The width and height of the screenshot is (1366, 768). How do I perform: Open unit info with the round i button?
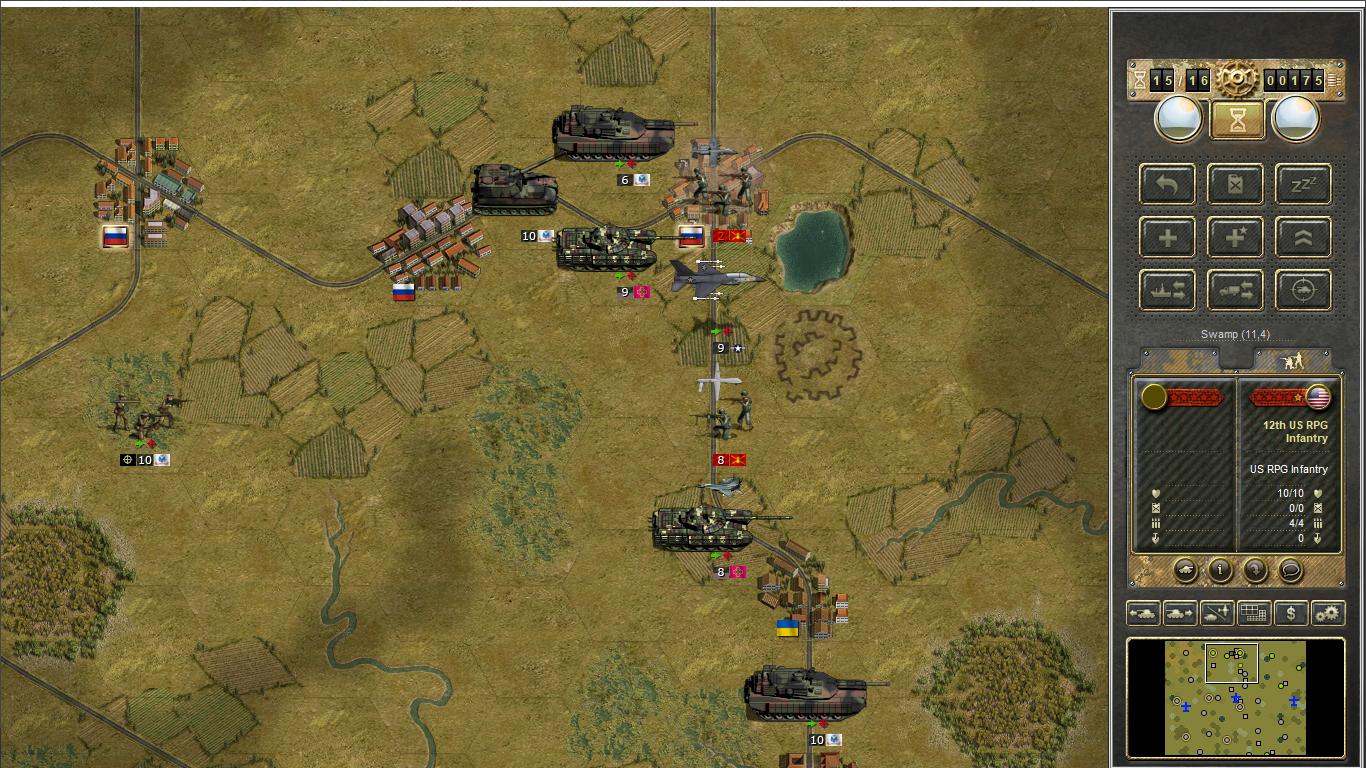pos(1220,570)
